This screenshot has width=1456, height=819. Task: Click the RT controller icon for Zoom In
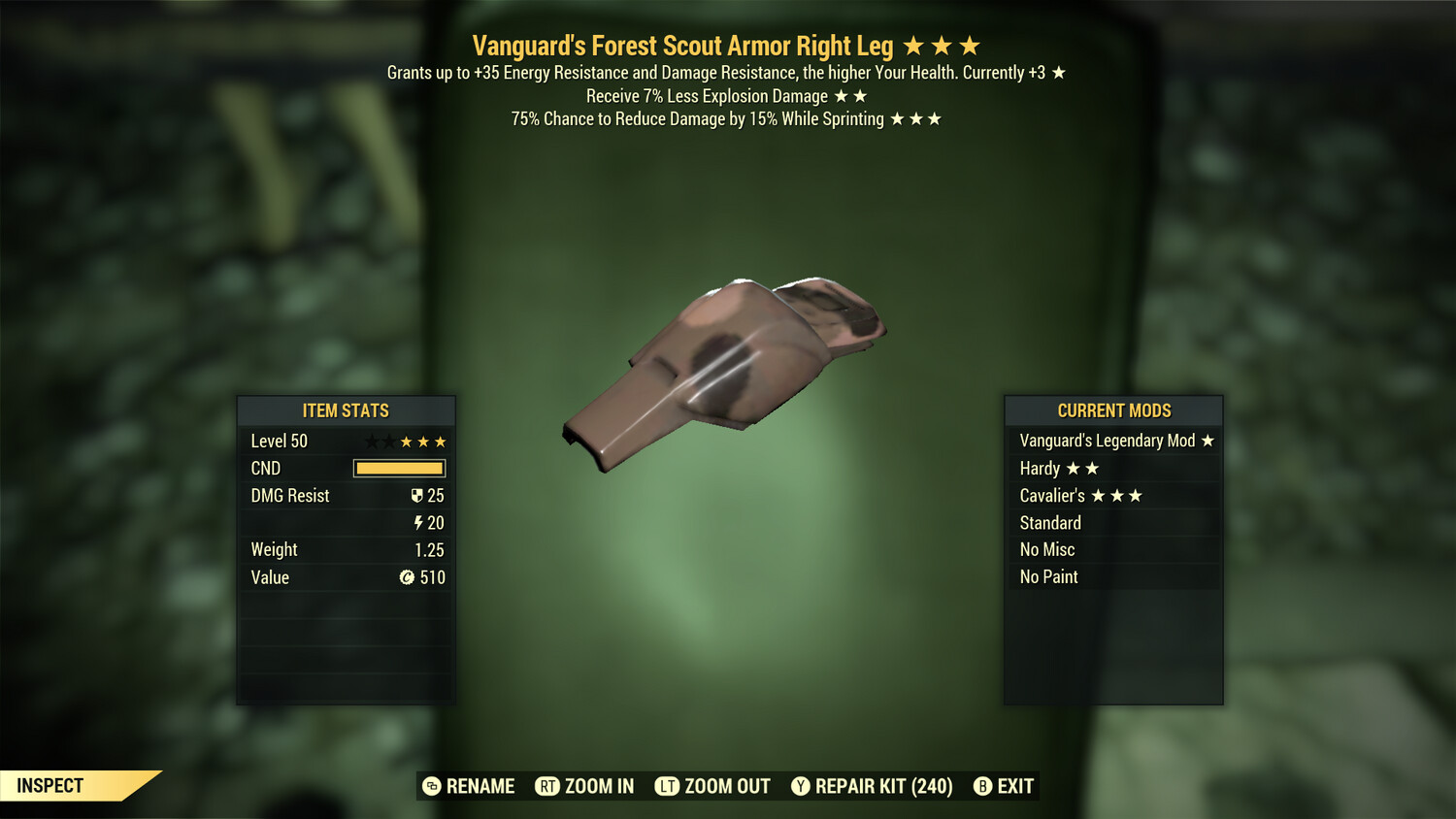pos(549,786)
